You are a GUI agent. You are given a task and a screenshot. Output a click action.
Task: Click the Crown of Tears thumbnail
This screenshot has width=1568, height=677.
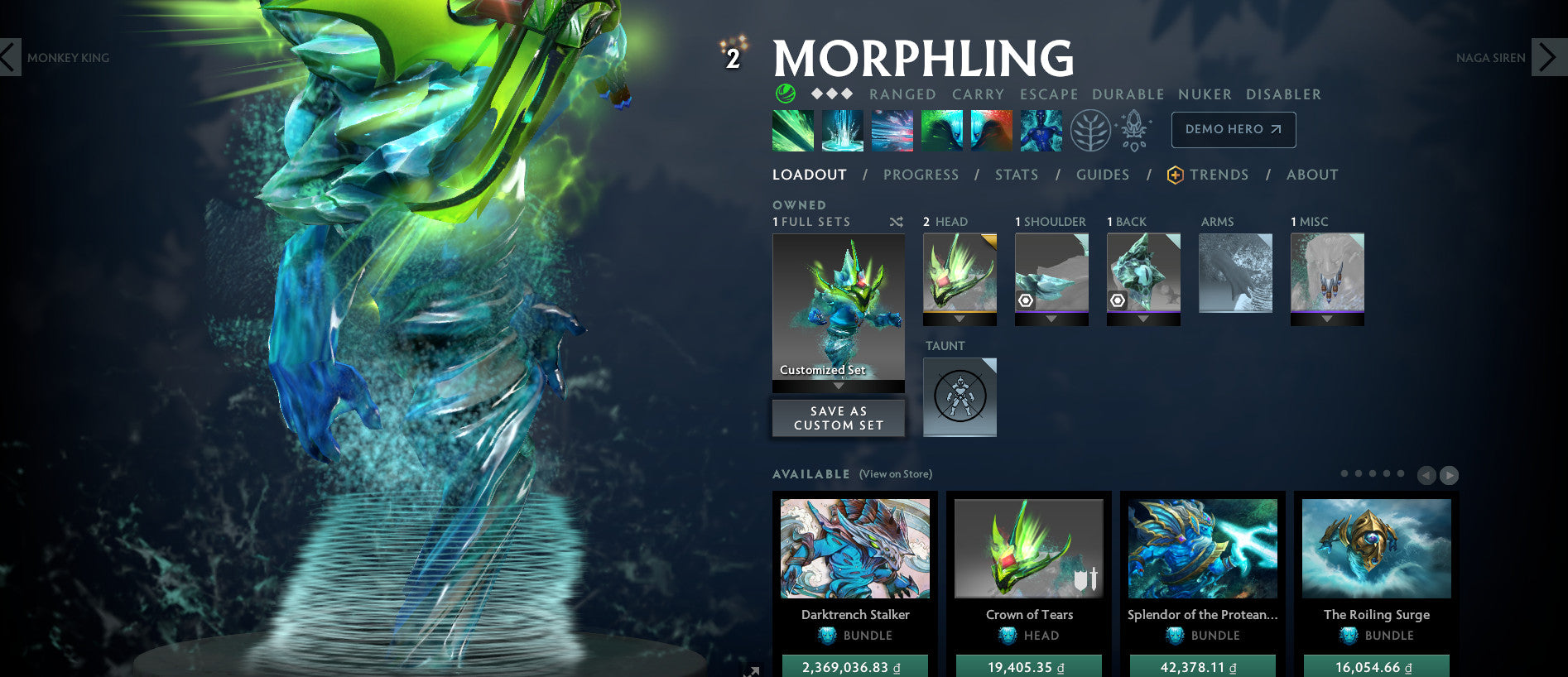pos(1028,549)
